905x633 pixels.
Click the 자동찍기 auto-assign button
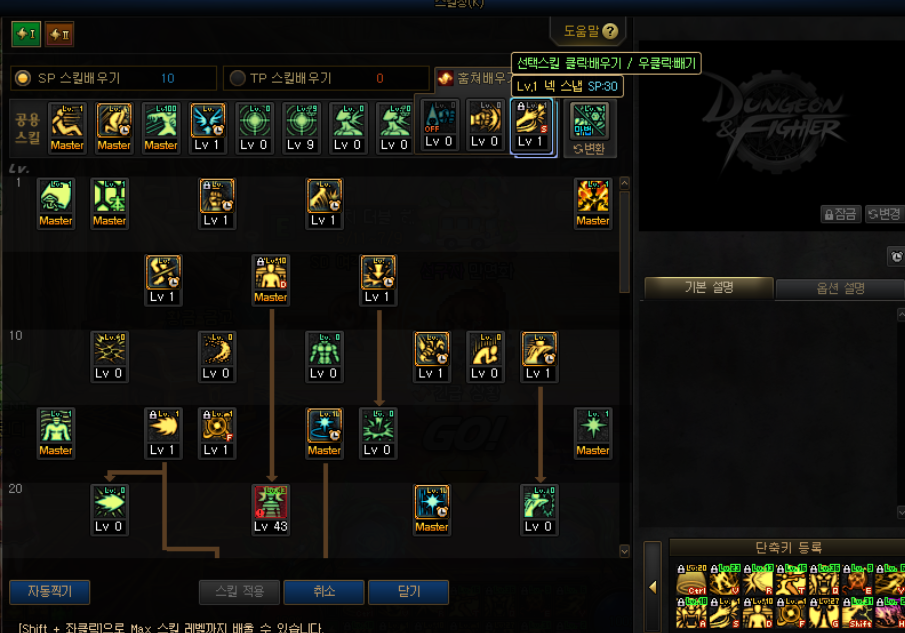point(49,592)
